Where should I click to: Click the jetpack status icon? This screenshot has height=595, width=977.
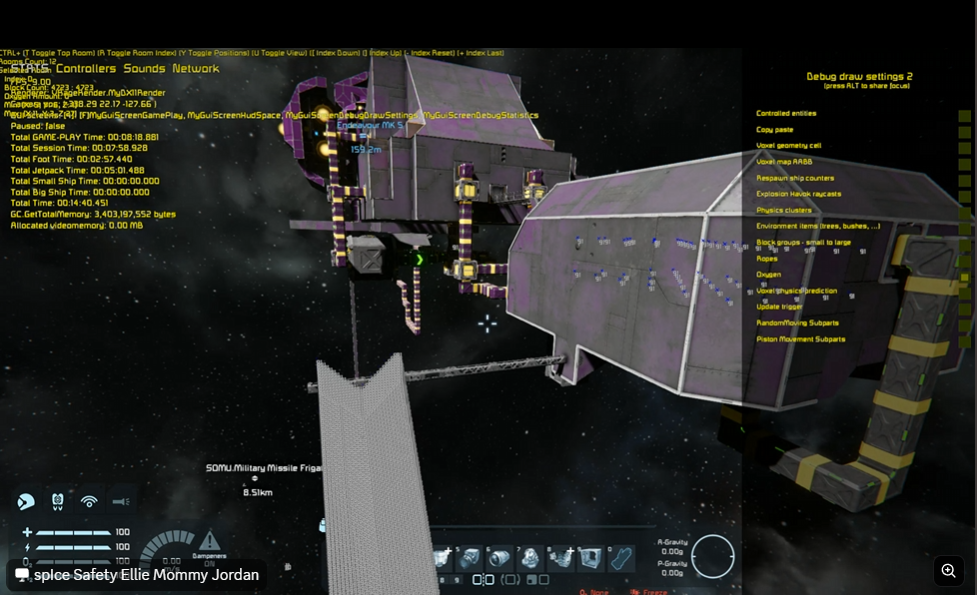[x=58, y=501]
